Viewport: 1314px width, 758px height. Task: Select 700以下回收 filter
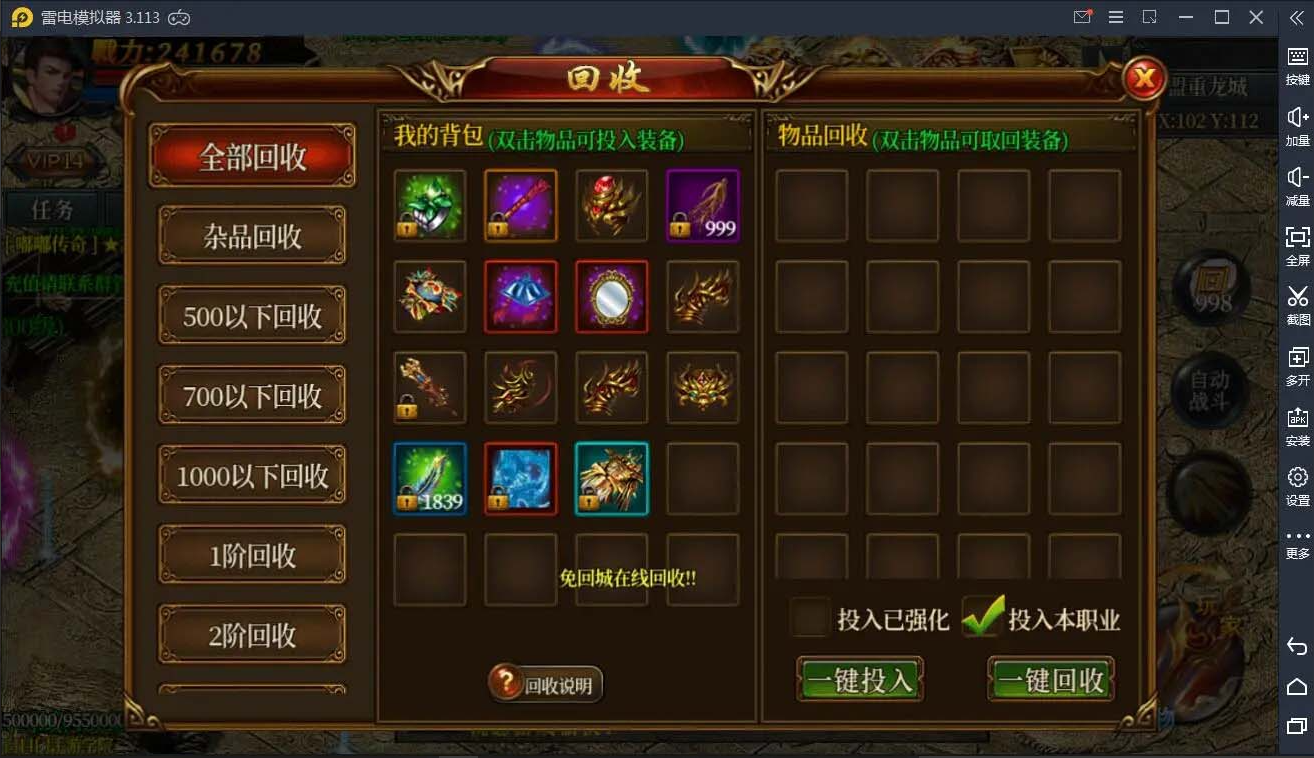(x=252, y=396)
